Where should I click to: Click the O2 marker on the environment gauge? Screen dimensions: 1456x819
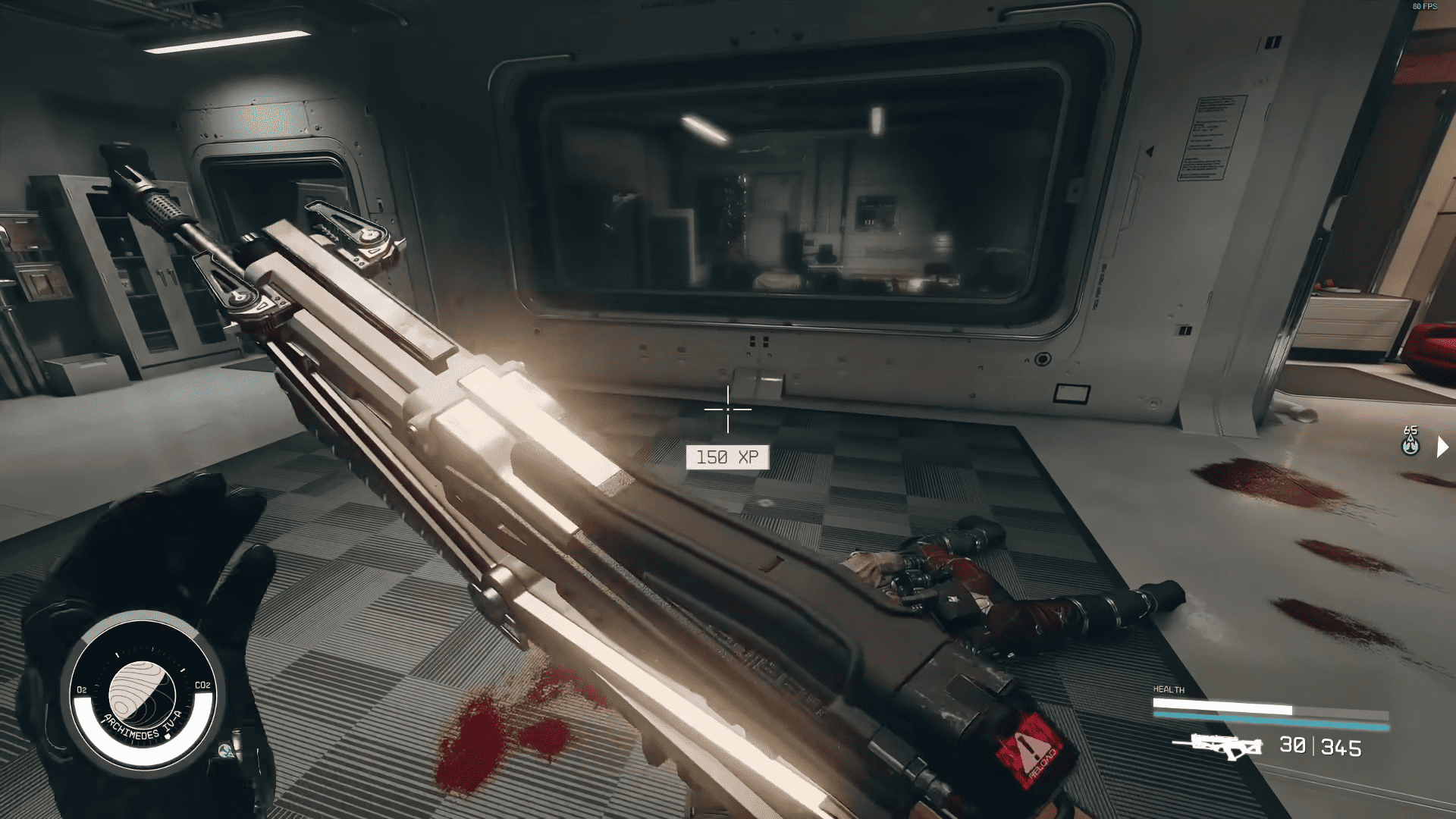point(81,689)
